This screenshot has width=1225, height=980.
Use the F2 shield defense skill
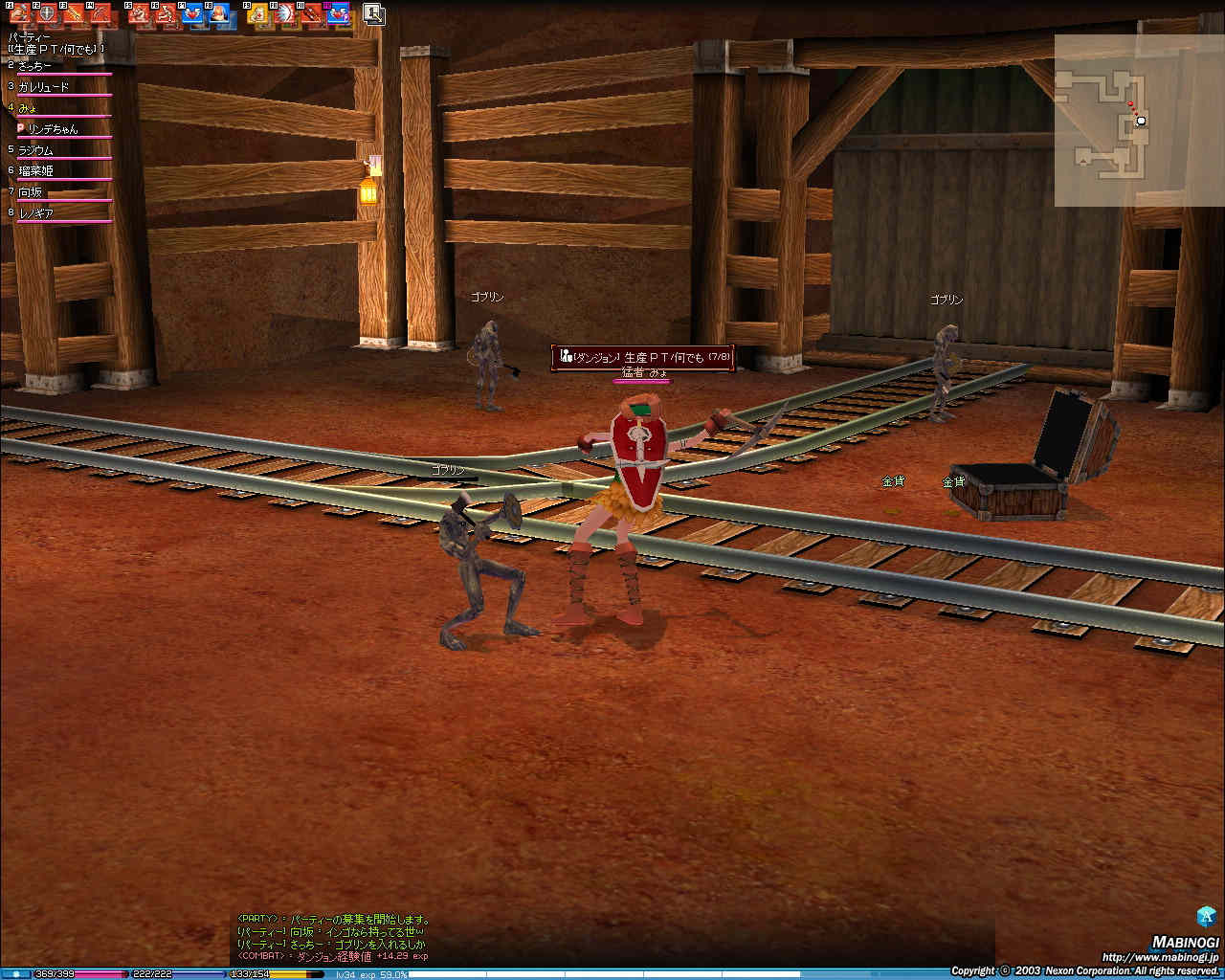[47, 13]
